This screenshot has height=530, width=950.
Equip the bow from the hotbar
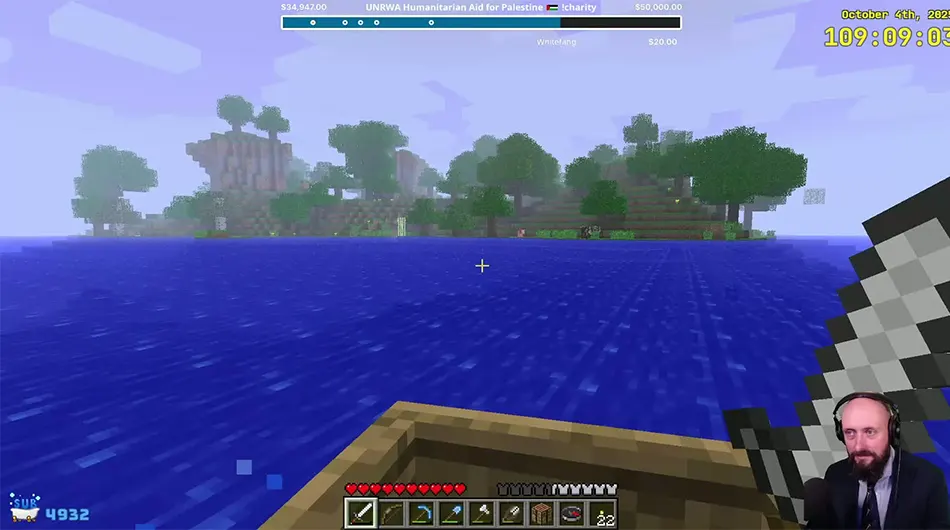point(391,513)
